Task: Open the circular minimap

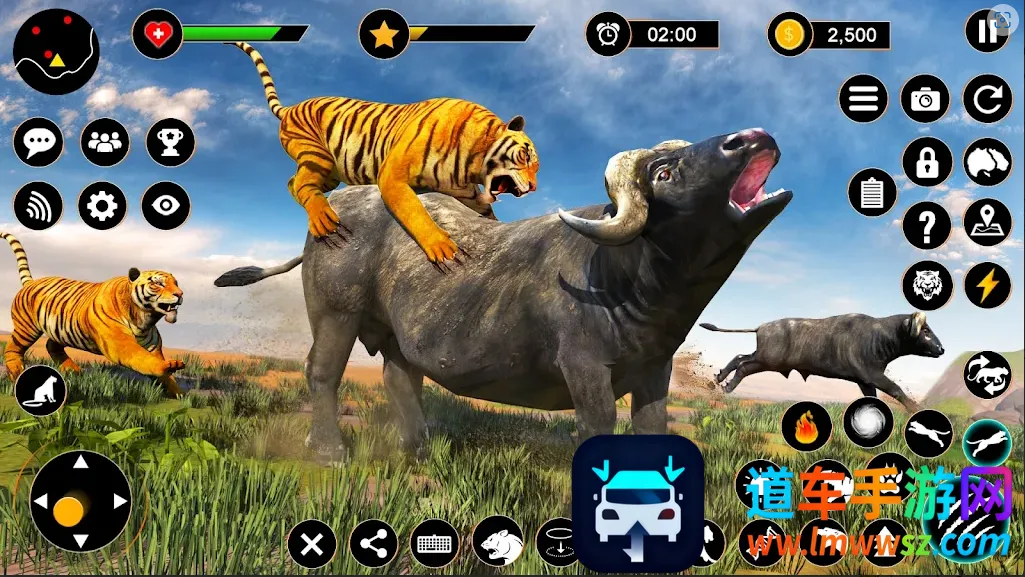Action: [x=56, y=51]
